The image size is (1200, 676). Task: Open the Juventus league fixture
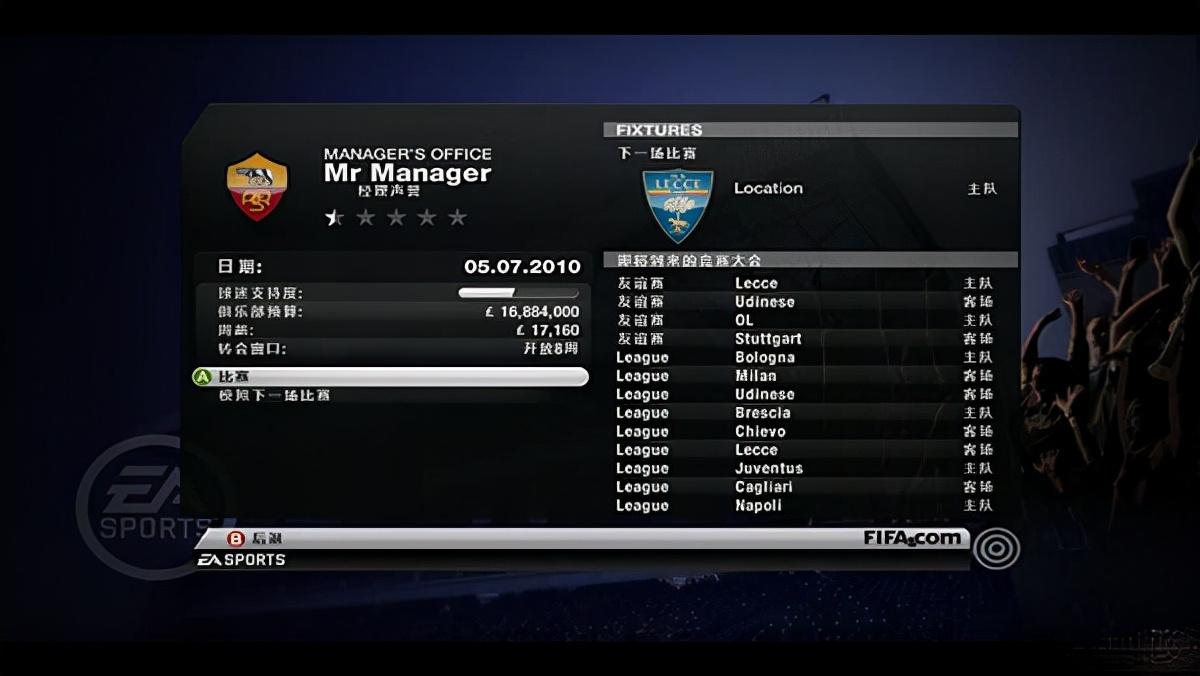click(768, 469)
